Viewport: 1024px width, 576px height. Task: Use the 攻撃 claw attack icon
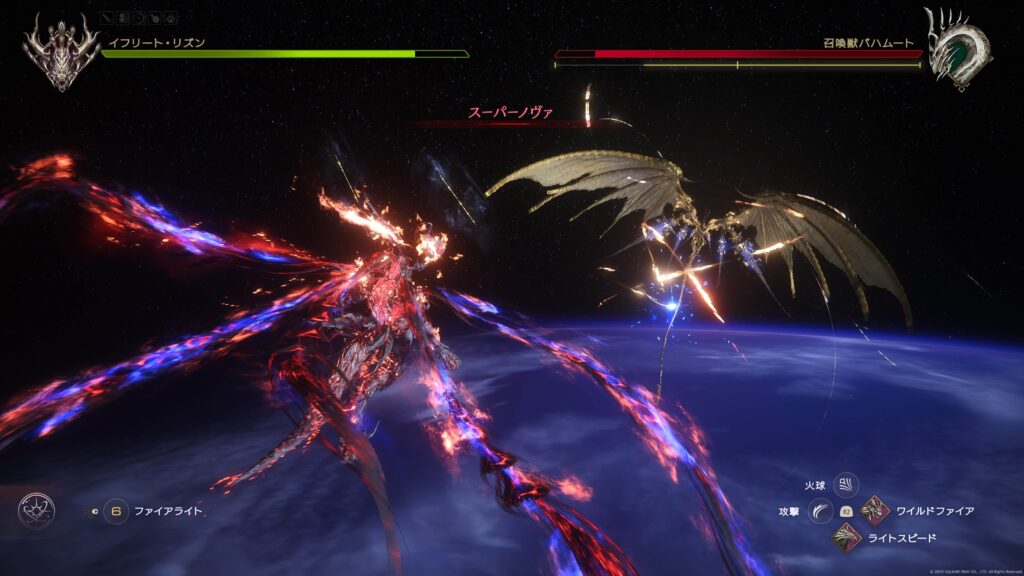(x=821, y=511)
